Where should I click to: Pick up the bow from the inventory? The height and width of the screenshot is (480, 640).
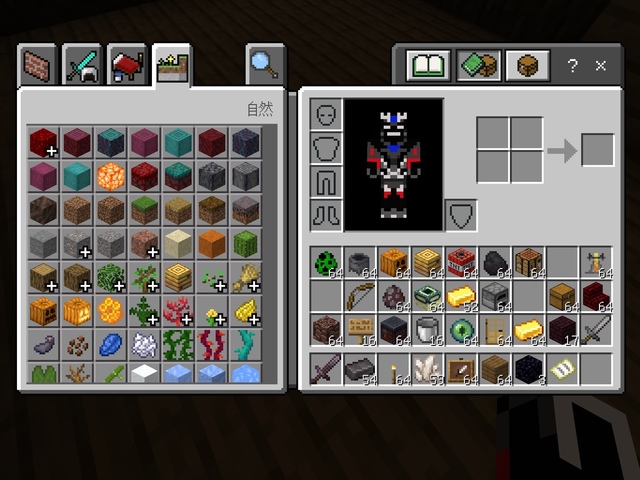pos(358,296)
